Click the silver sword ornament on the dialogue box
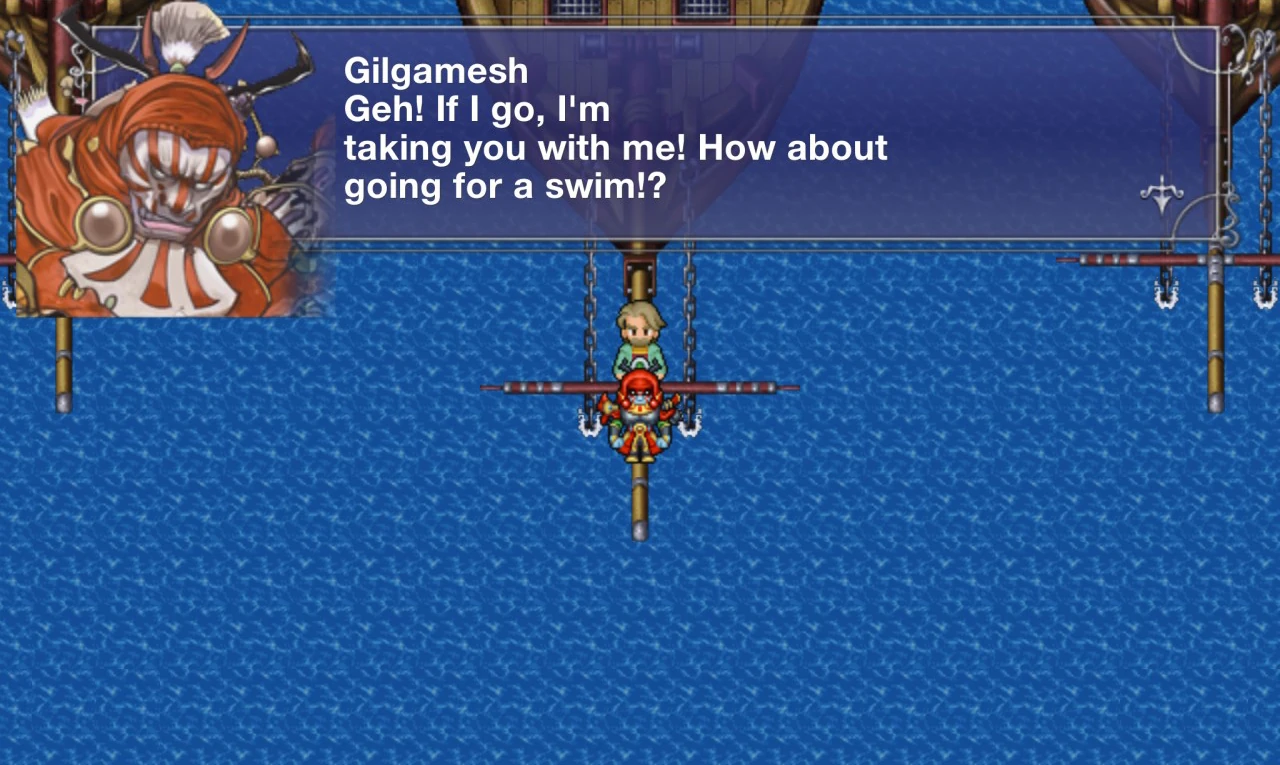Image resolution: width=1280 pixels, height=765 pixels. click(x=1161, y=193)
